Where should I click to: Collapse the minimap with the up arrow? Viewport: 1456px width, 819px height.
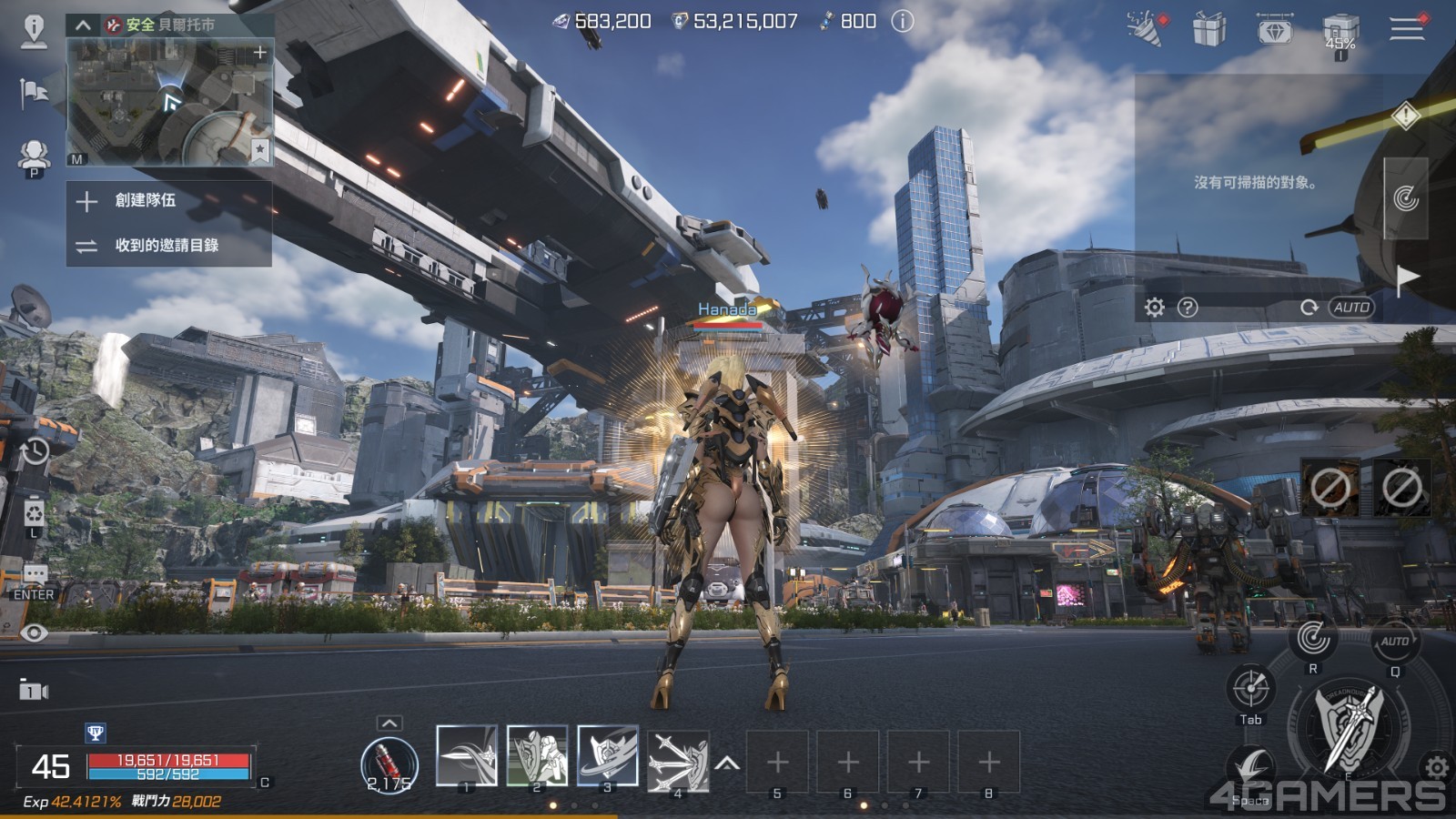point(83,25)
